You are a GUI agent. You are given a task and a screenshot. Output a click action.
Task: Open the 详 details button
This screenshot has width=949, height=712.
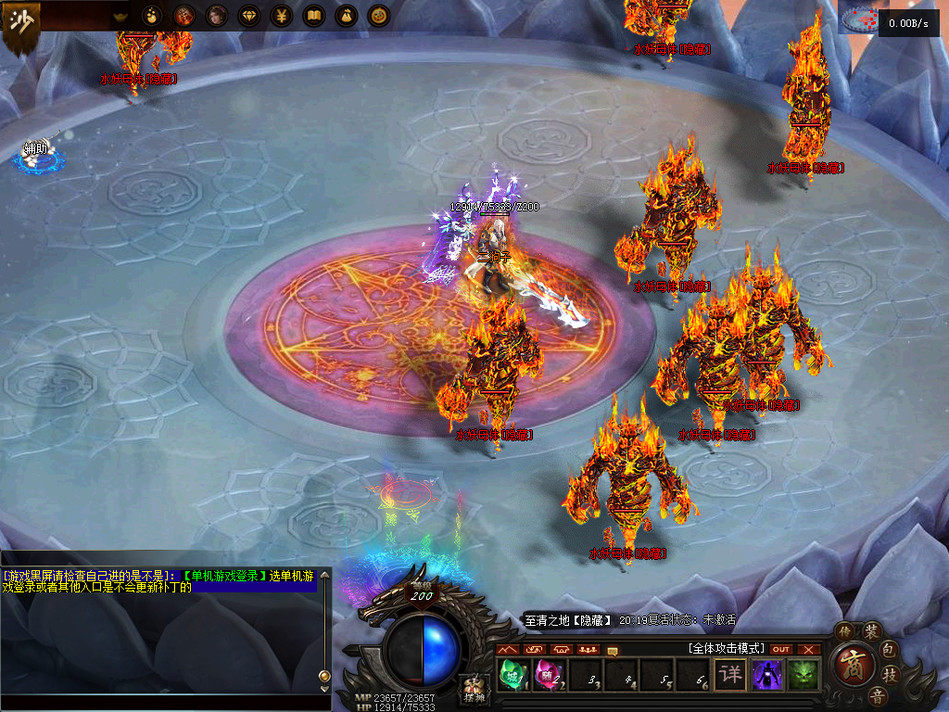[731, 675]
